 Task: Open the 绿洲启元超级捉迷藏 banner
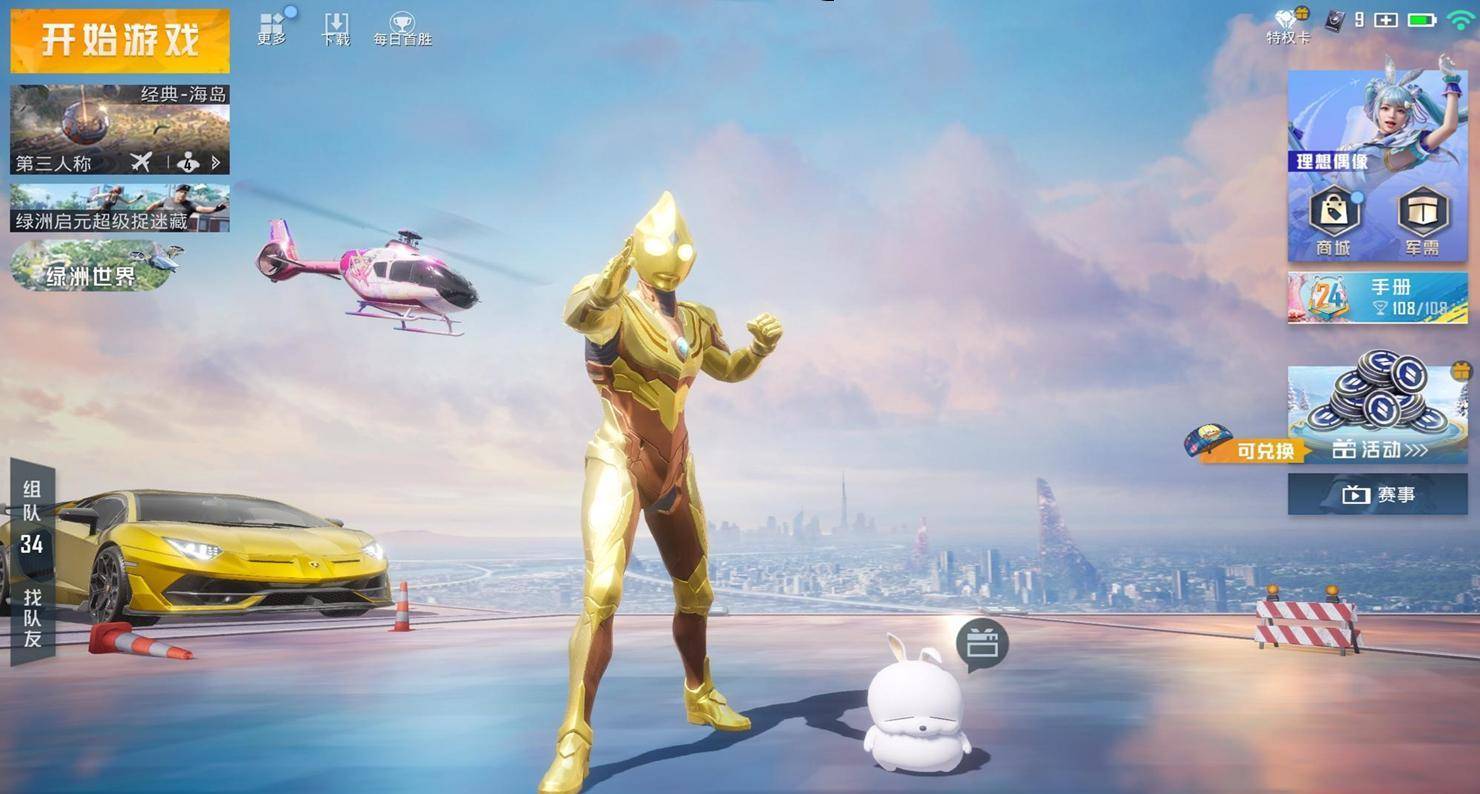[x=120, y=208]
